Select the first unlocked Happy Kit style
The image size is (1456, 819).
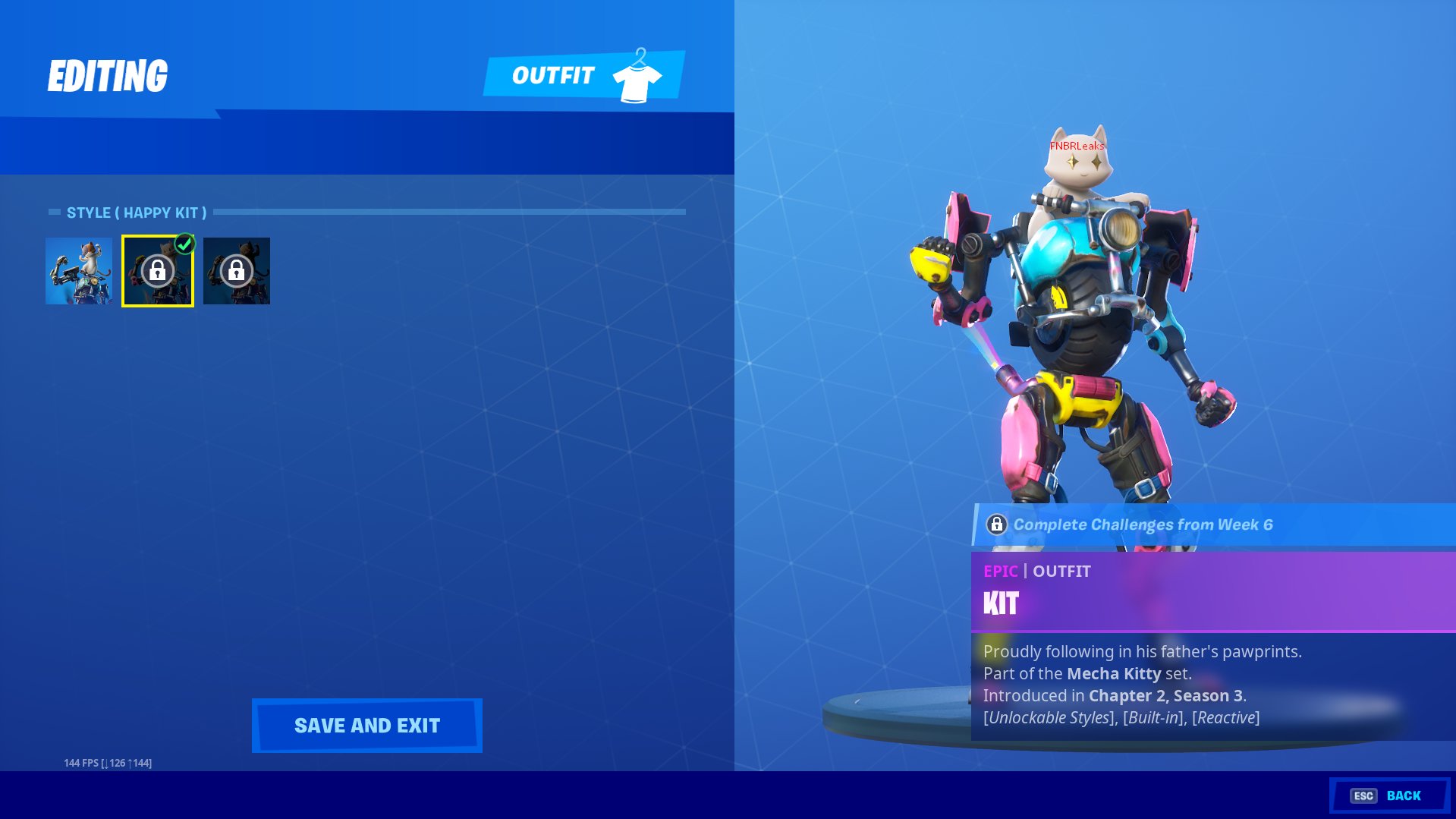click(79, 271)
